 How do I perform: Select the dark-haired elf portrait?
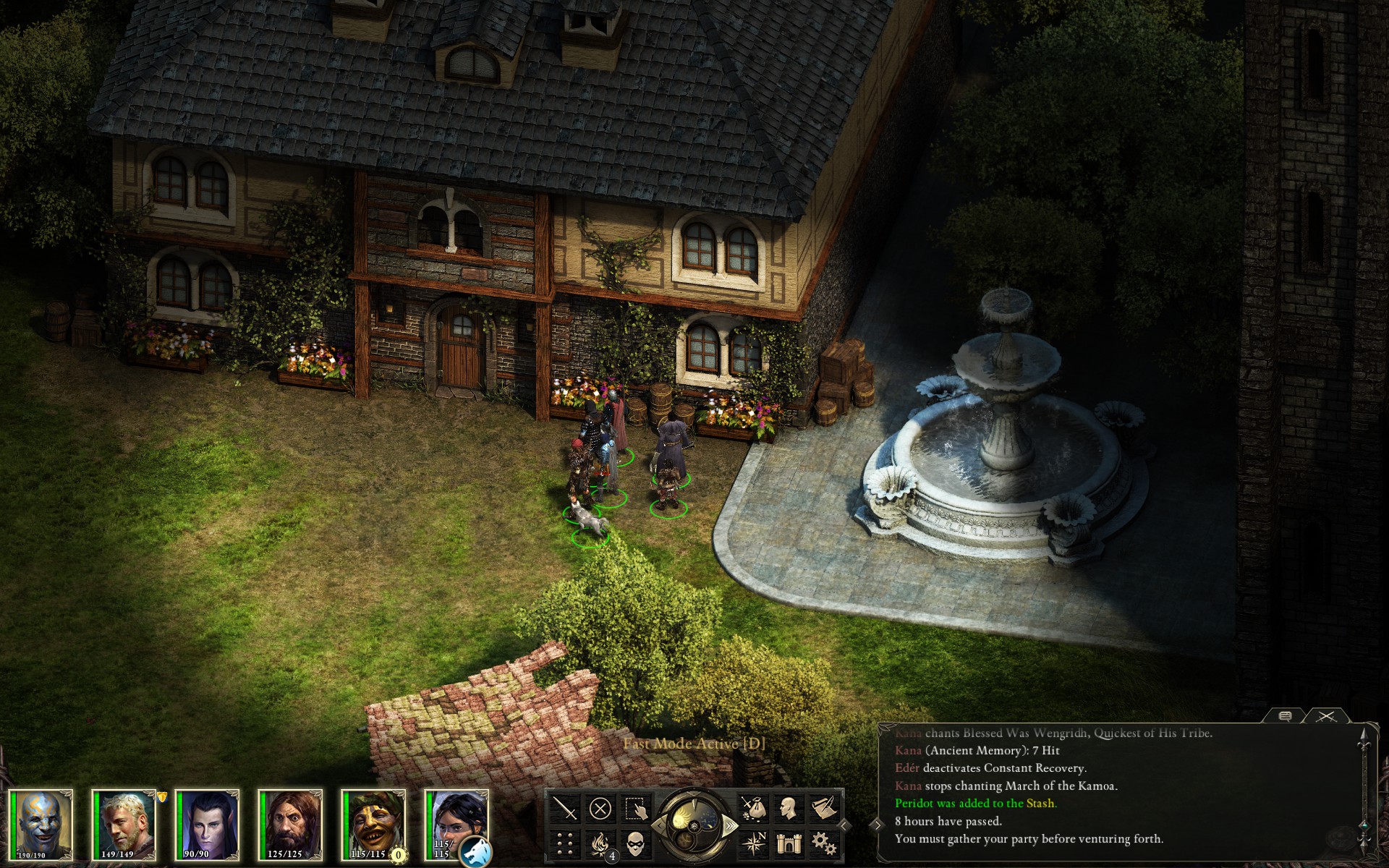[208, 825]
